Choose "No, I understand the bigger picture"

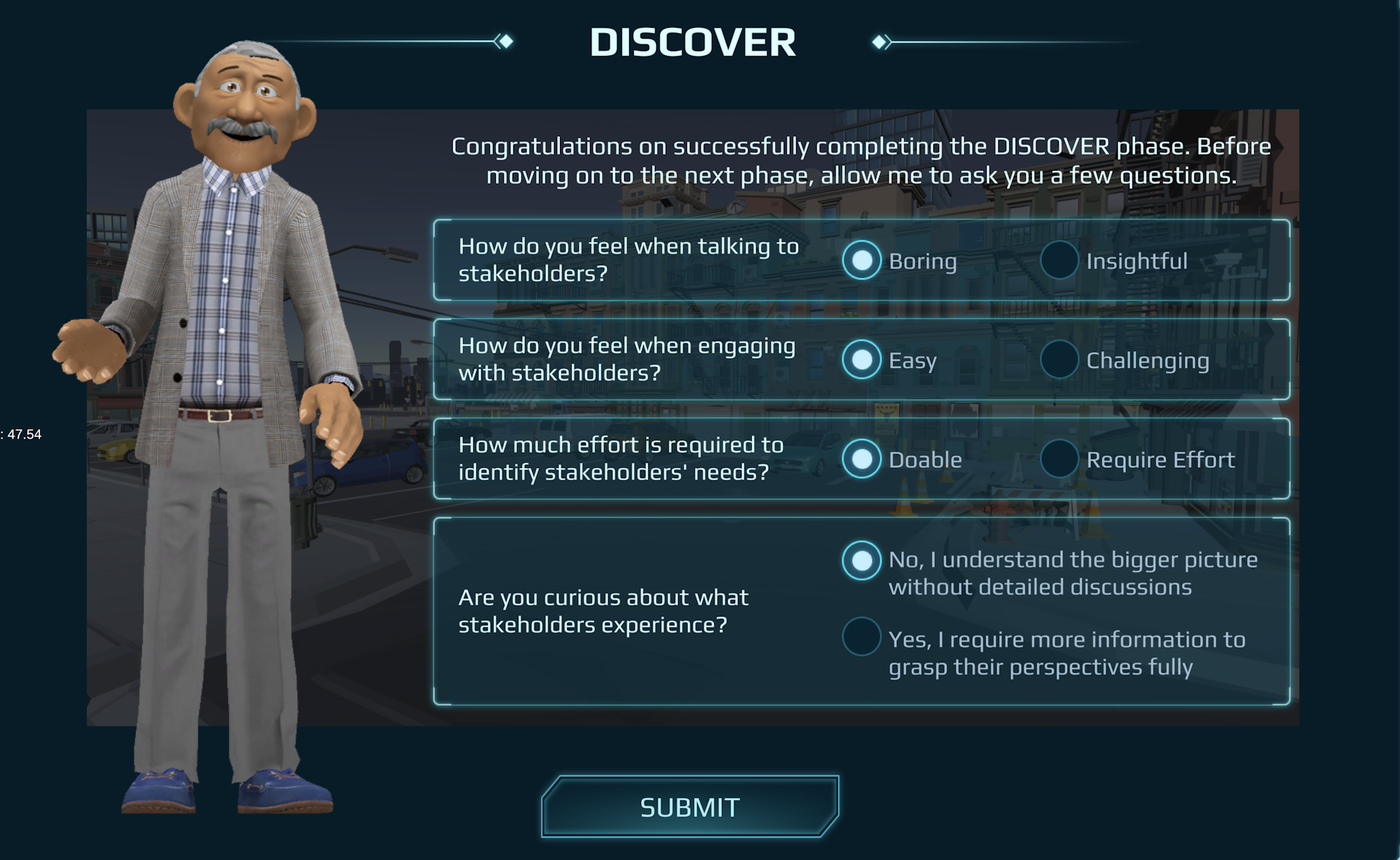click(x=862, y=560)
